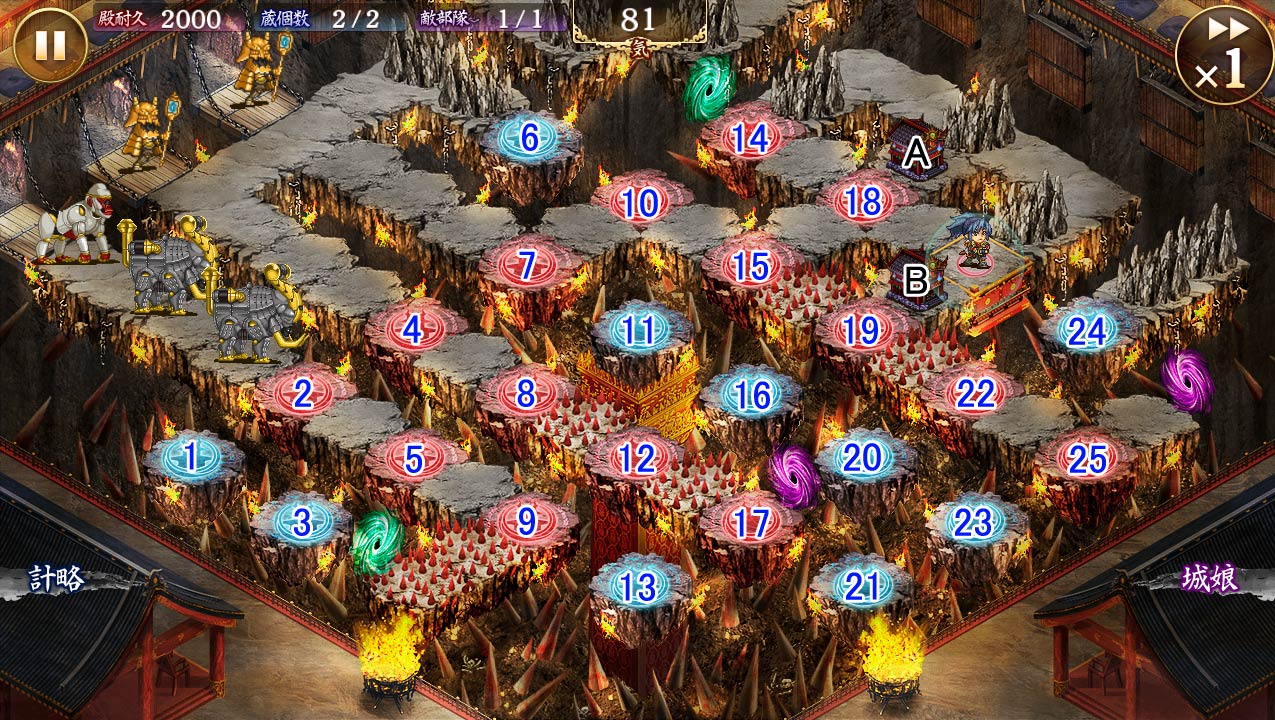Select deployment tile 14
The image size is (1275, 720).
tap(750, 139)
